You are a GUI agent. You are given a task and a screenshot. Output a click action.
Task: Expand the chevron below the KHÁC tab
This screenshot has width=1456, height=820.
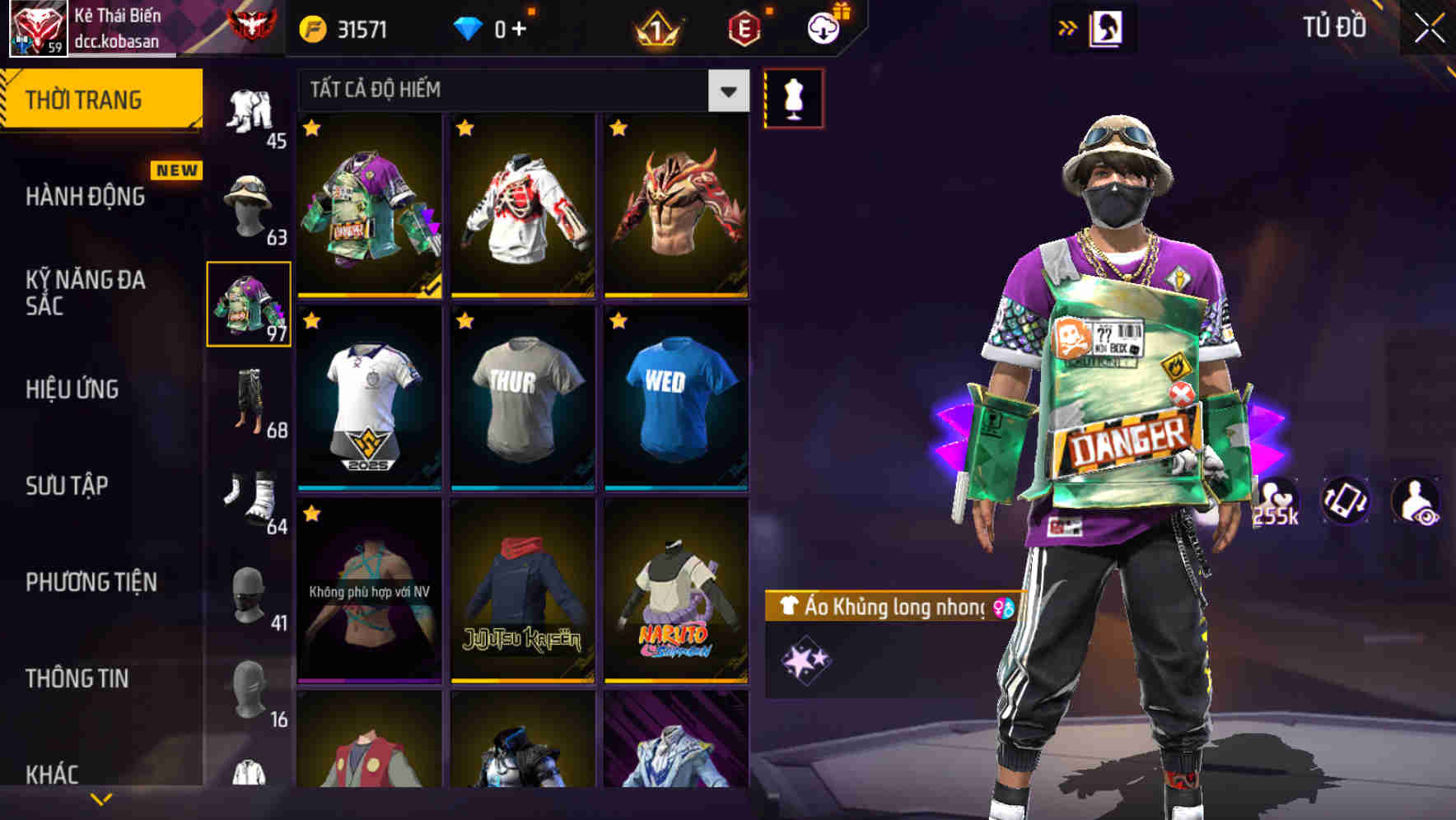pyautogui.click(x=100, y=798)
